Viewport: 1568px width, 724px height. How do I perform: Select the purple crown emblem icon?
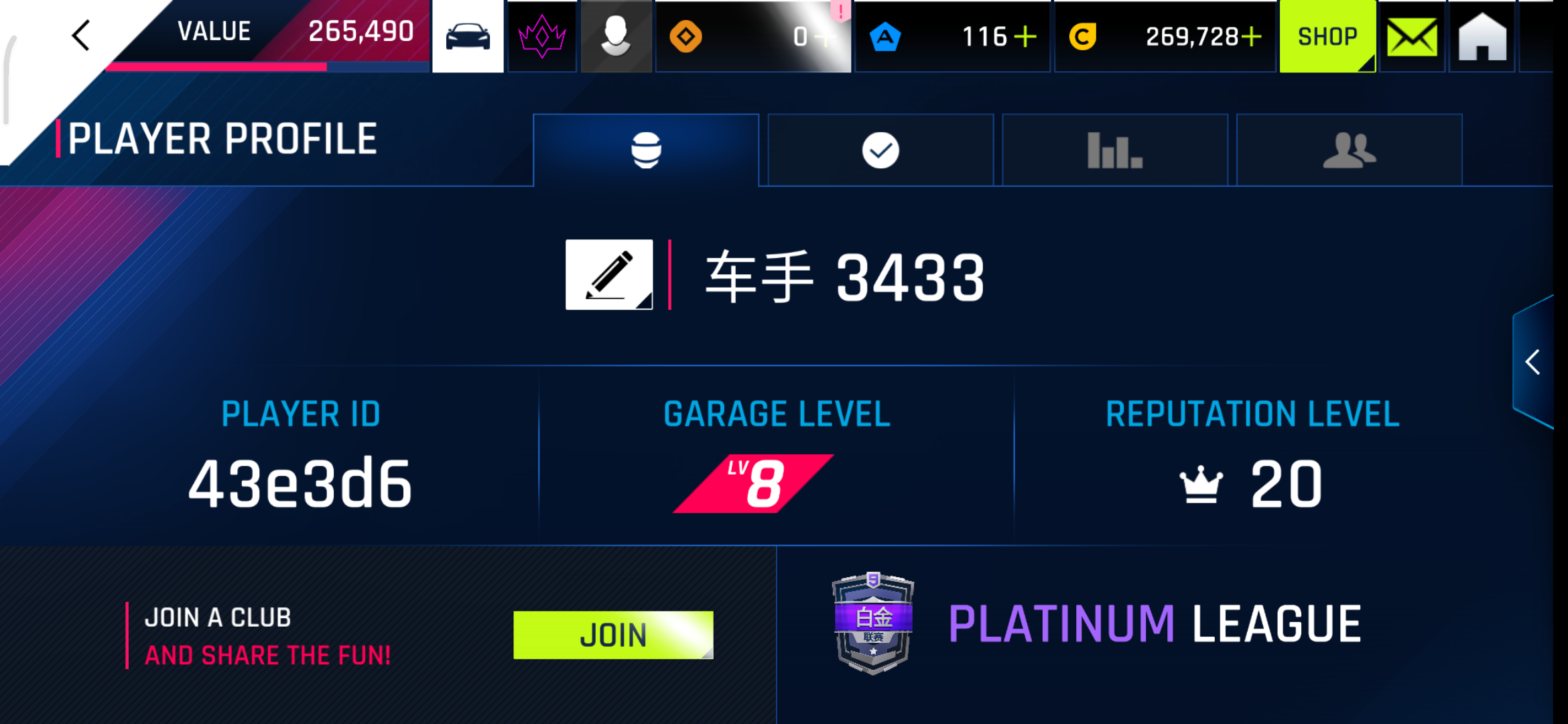(541, 36)
